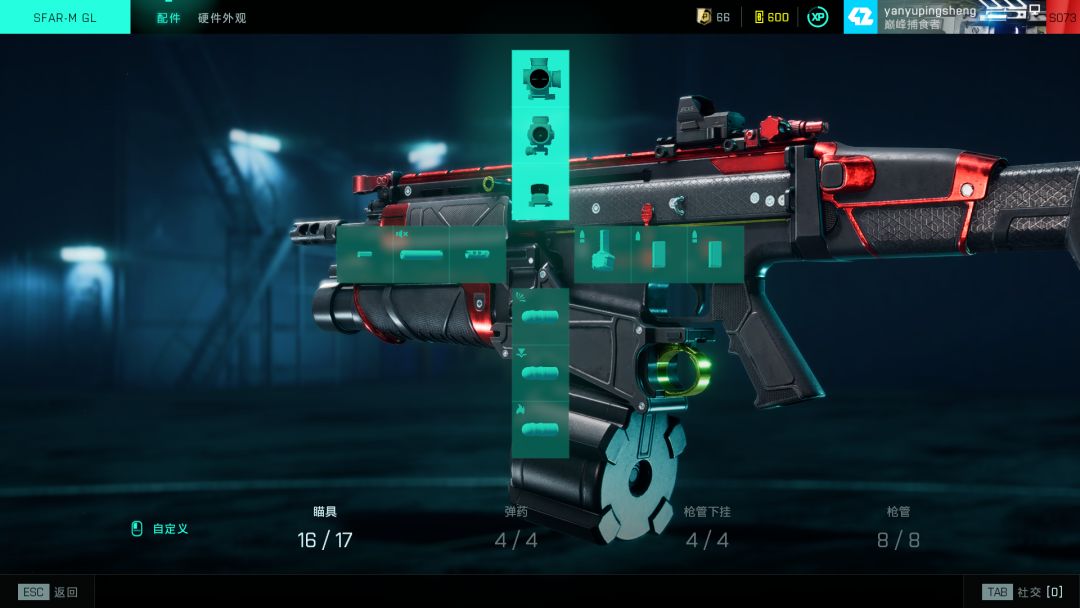
Task: Open the 硬件外观 appearance tab
Action: pos(222,18)
